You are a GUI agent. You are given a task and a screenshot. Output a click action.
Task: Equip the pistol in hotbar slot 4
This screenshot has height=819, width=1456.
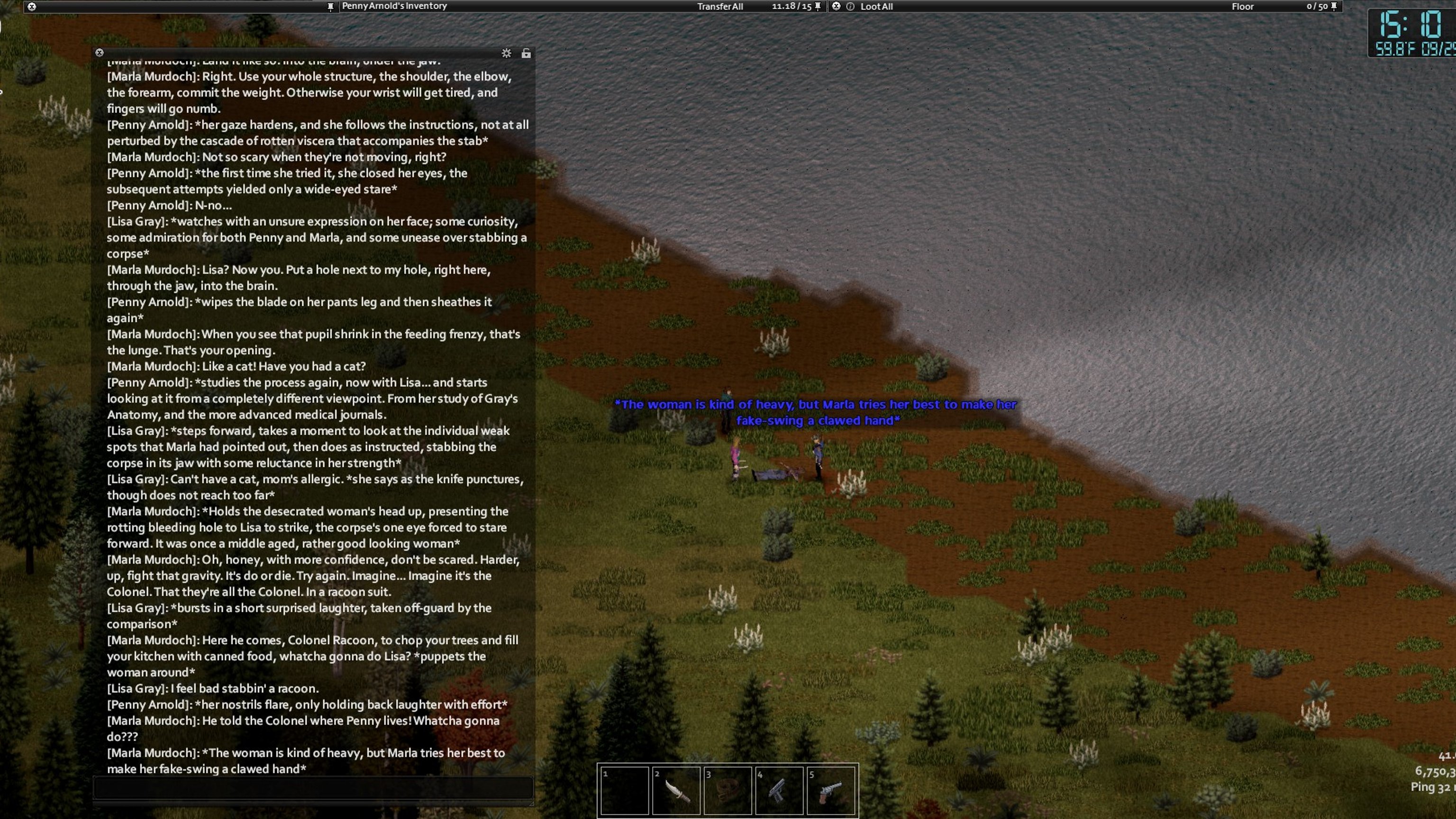pos(779,790)
